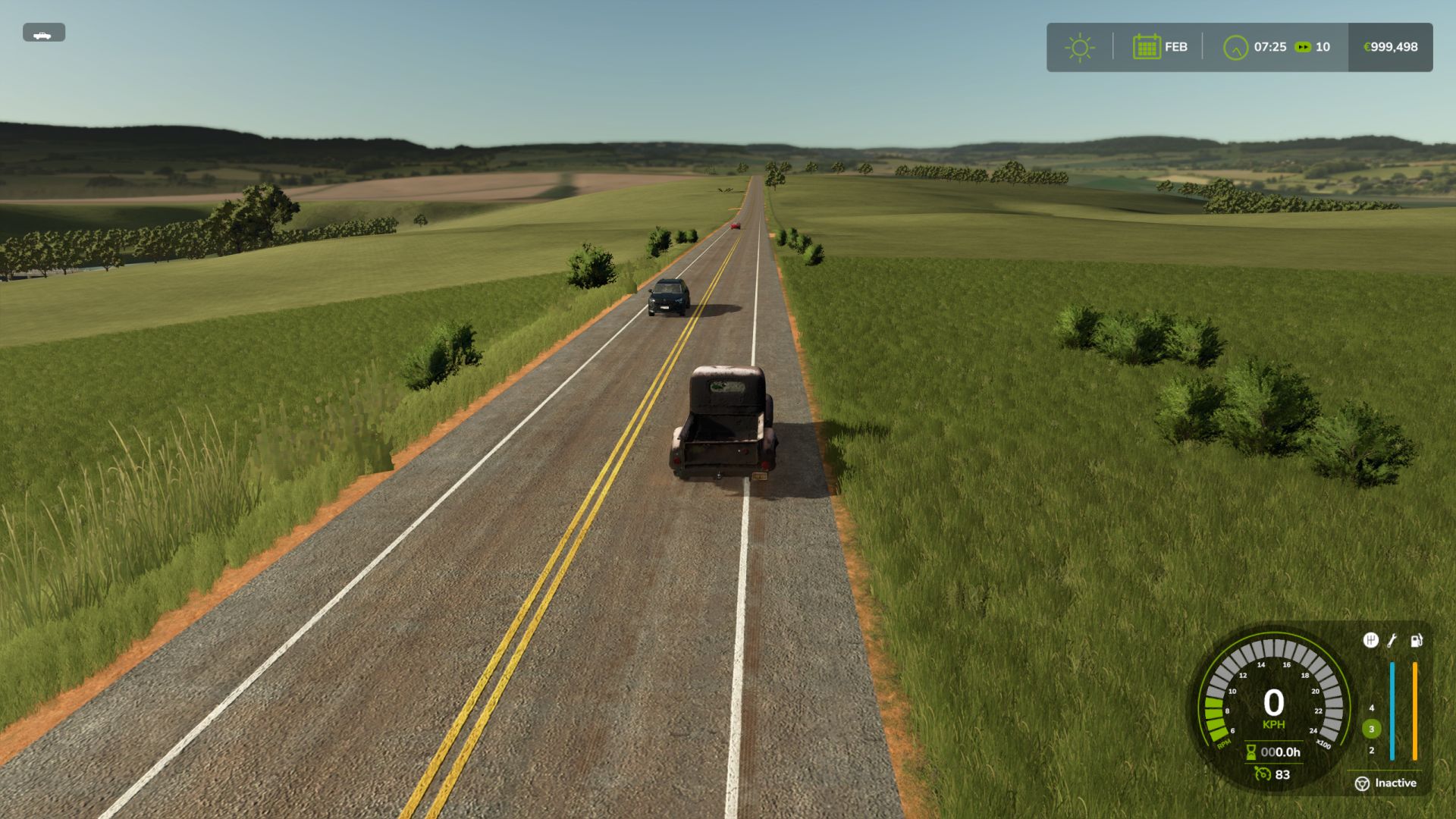Image resolution: width=1456 pixels, height=819 pixels.
Task: Select the wrench damage icon
Action: point(1392,641)
